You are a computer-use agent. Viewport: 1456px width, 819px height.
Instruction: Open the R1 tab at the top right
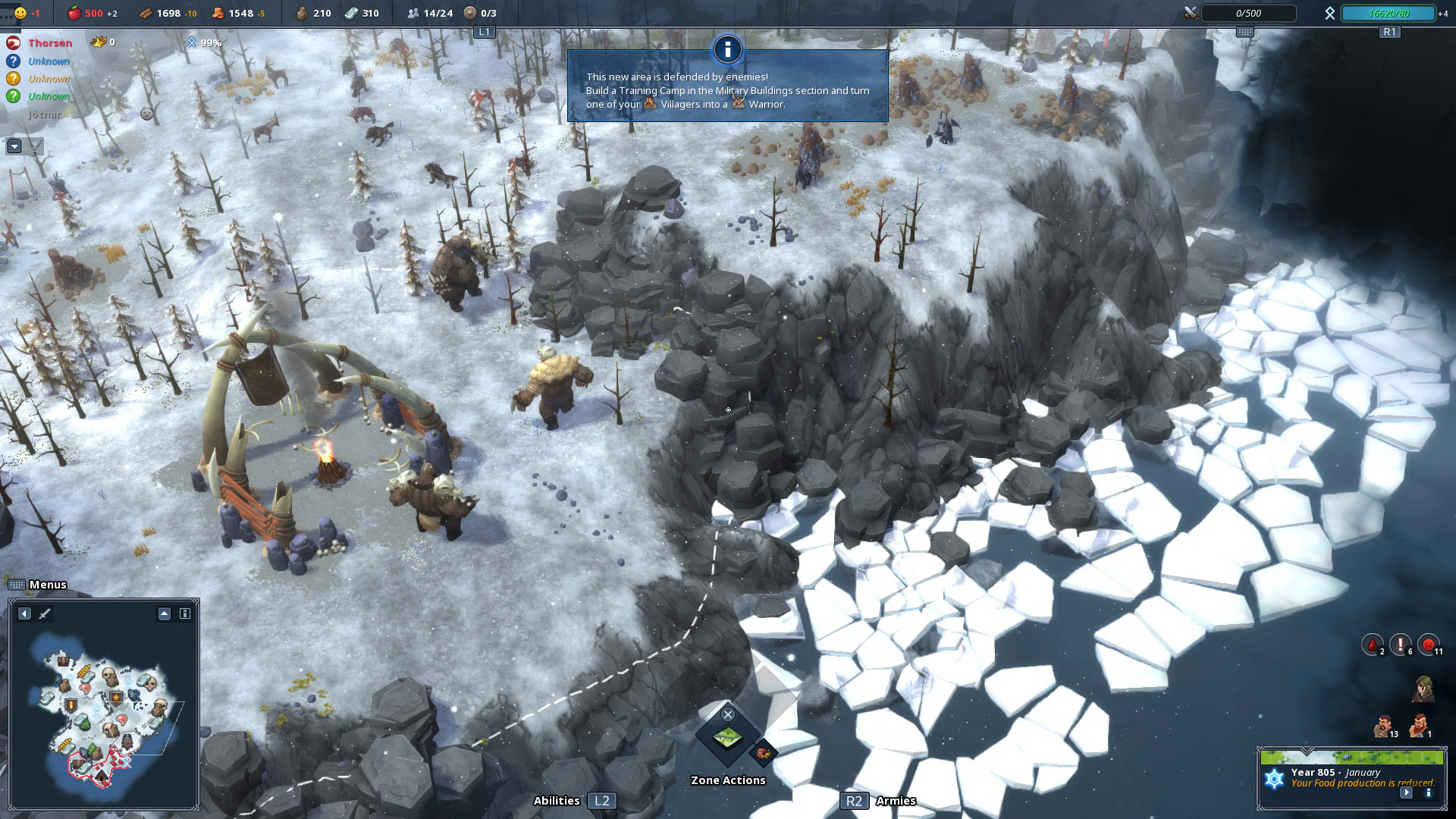1389,32
